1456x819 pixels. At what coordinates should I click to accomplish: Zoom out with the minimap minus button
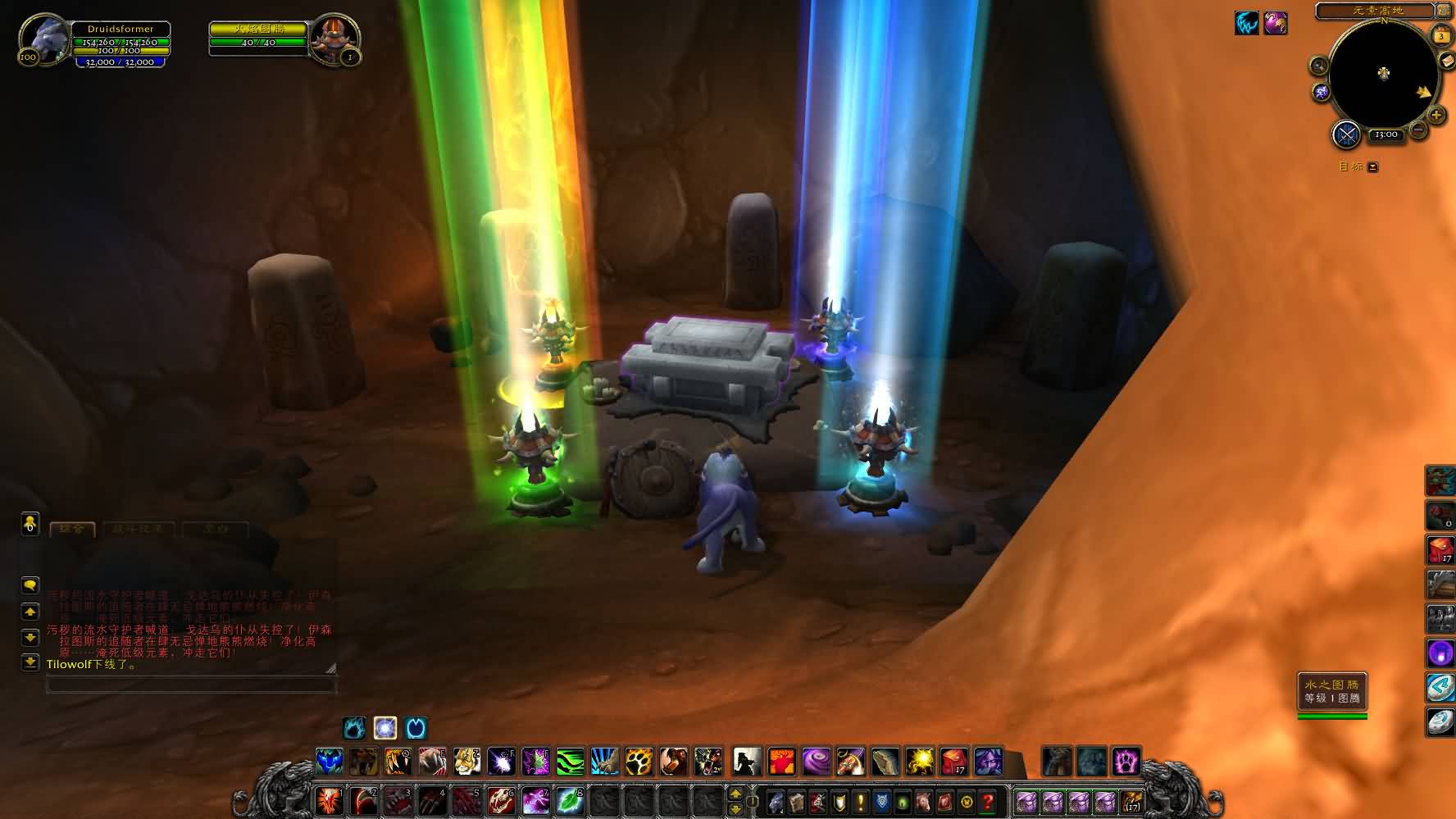(x=1417, y=129)
